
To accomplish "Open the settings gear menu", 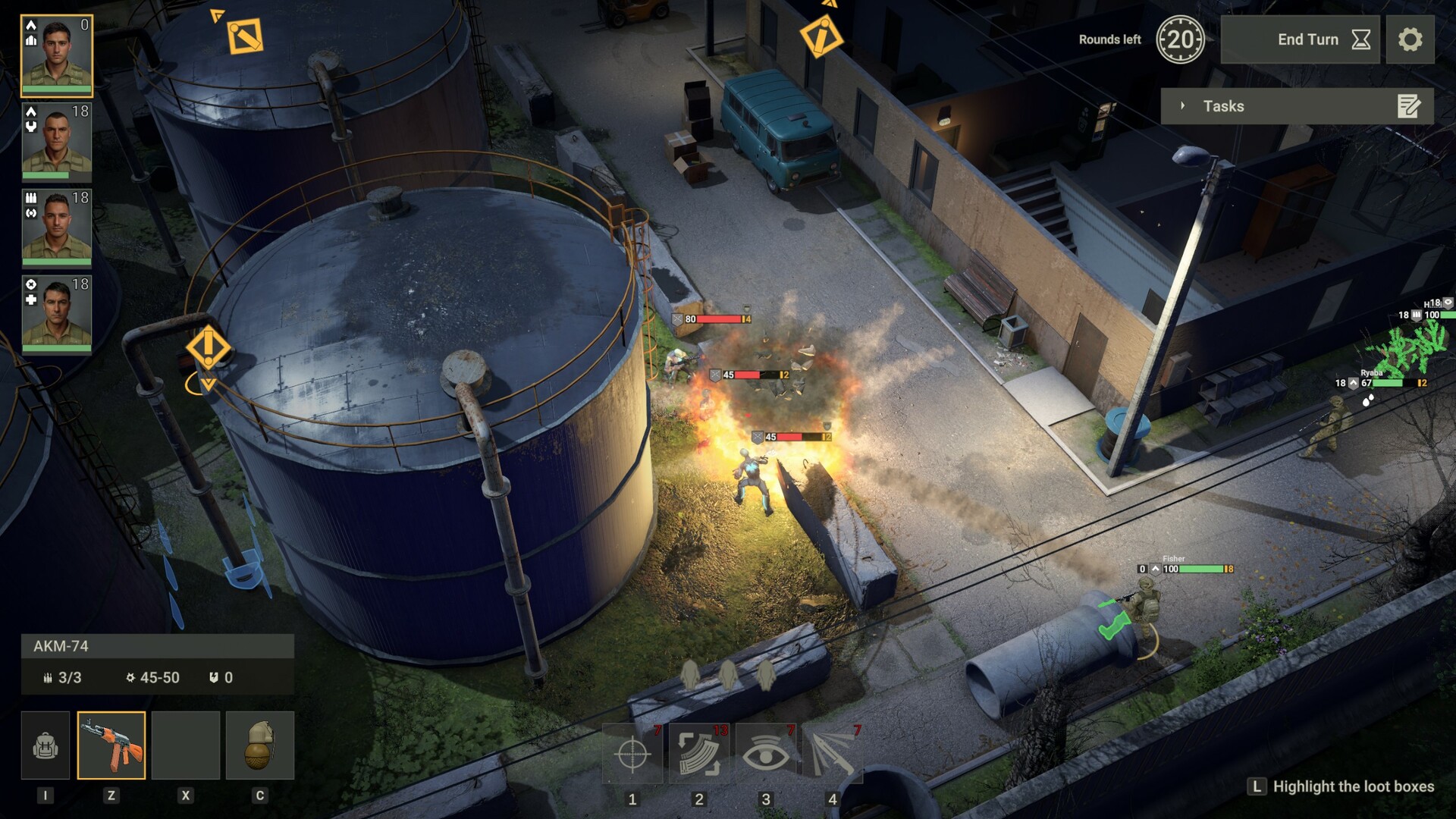I will point(1412,39).
